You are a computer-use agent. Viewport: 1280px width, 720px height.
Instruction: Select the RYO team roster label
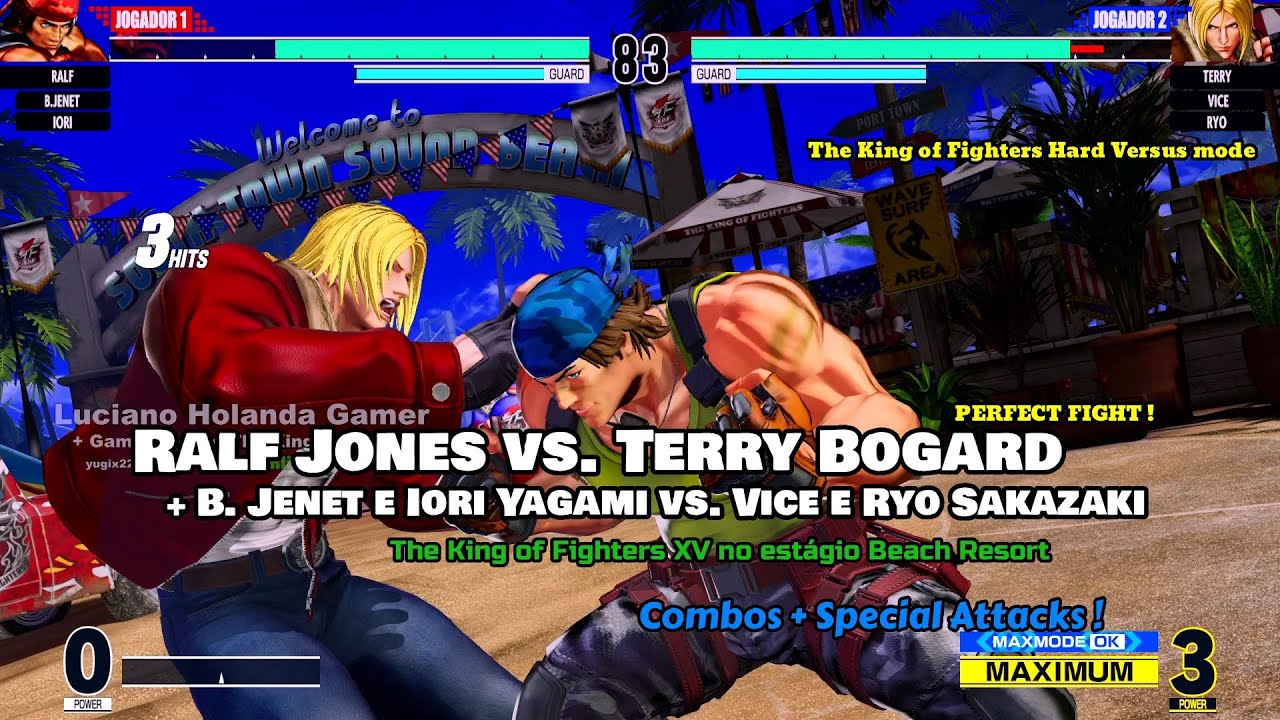[1217, 122]
